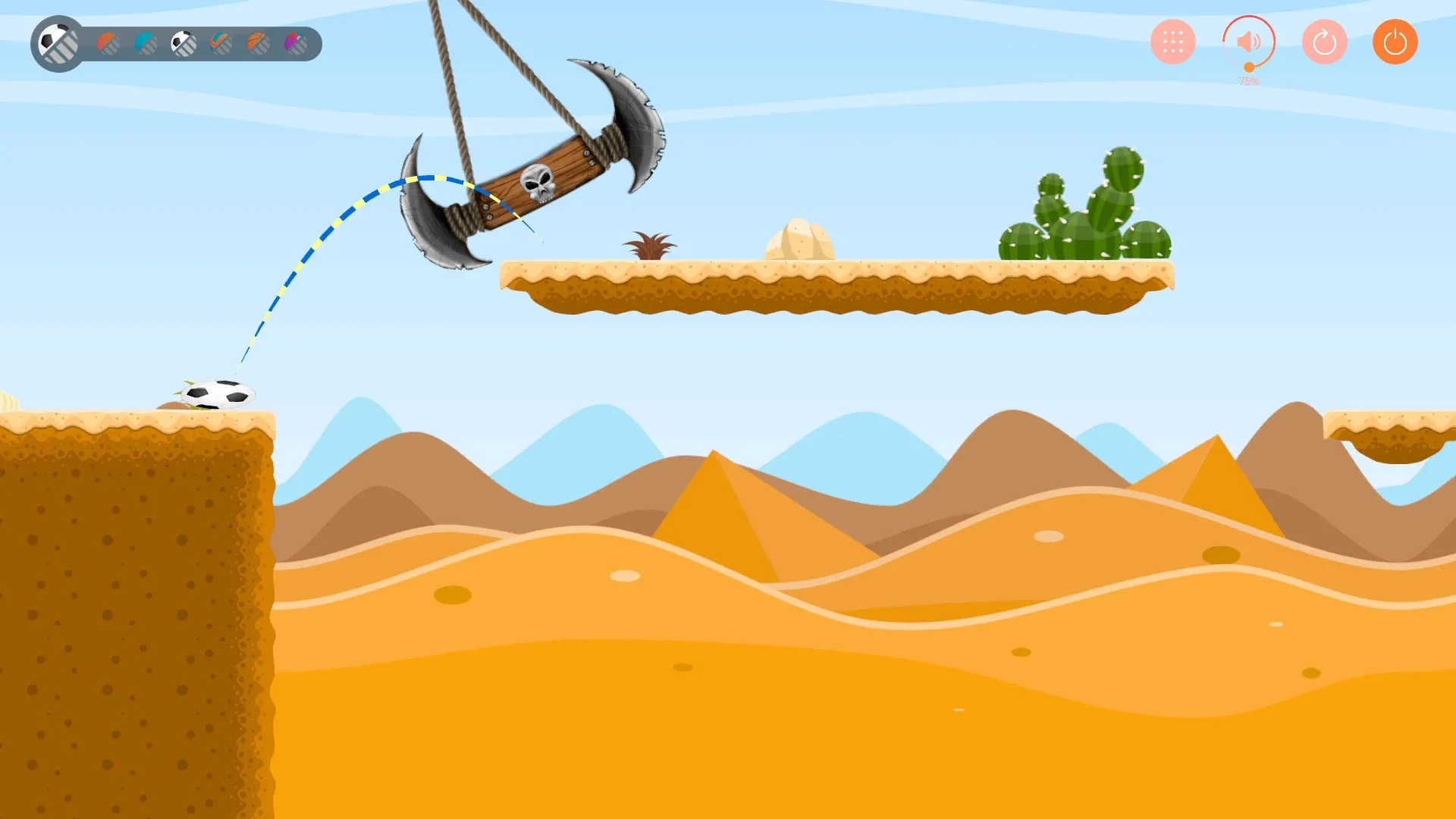Open the levels menu grid icon
1456x819 pixels.
point(1172,42)
